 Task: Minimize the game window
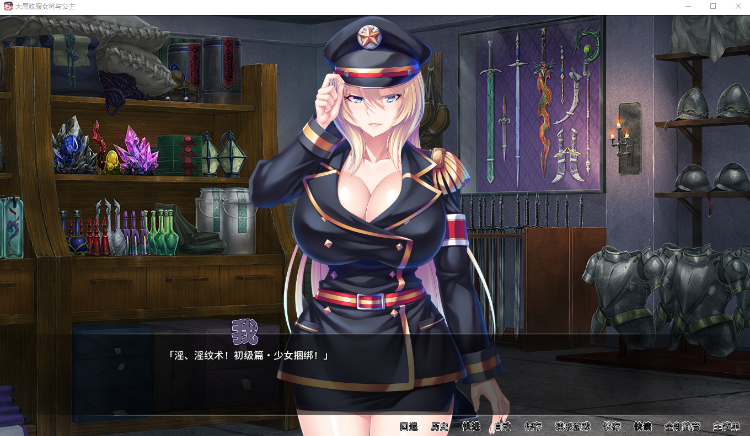click(x=686, y=6)
